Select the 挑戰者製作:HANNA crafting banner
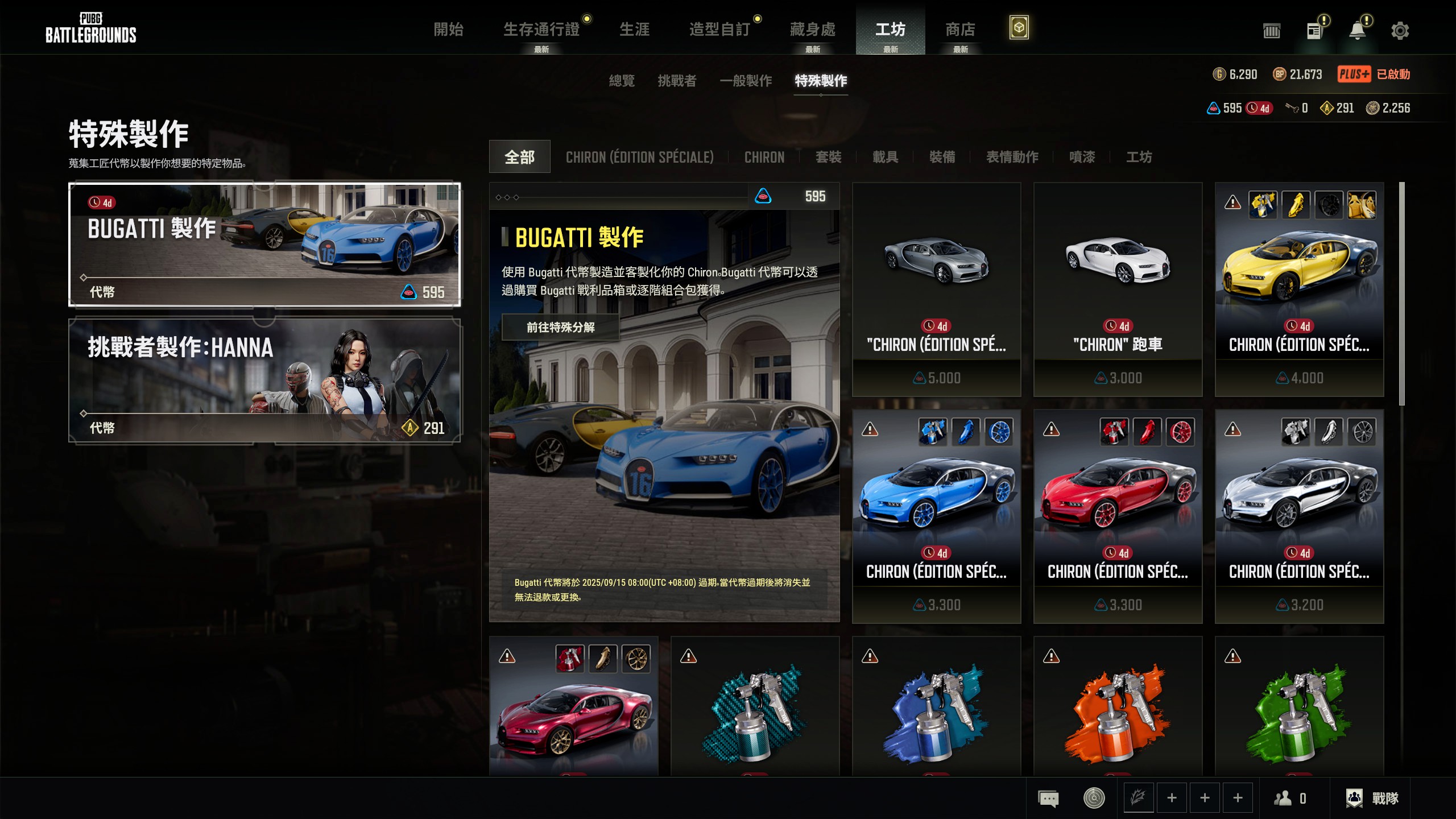Screen dimensions: 1456x819 264,380
